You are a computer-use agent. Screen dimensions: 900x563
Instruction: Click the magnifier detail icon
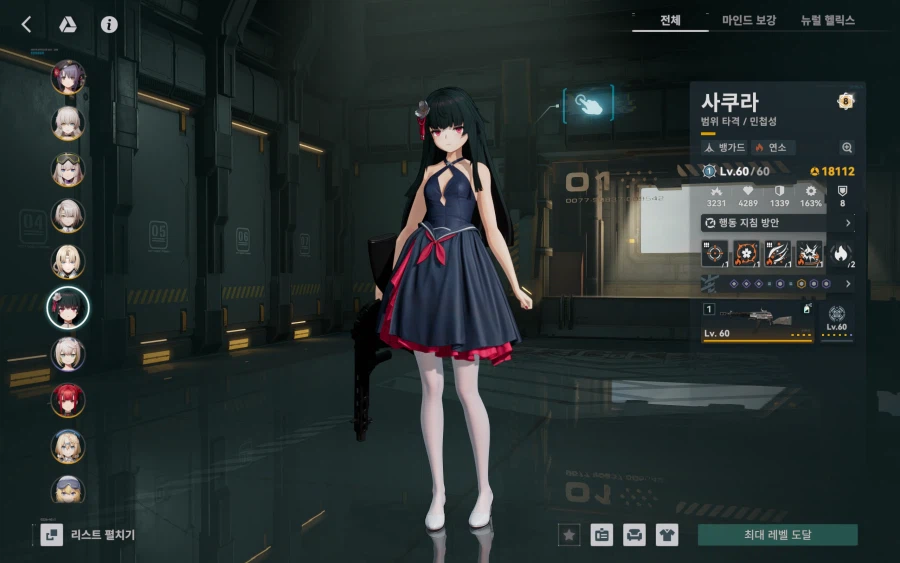[x=847, y=148]
